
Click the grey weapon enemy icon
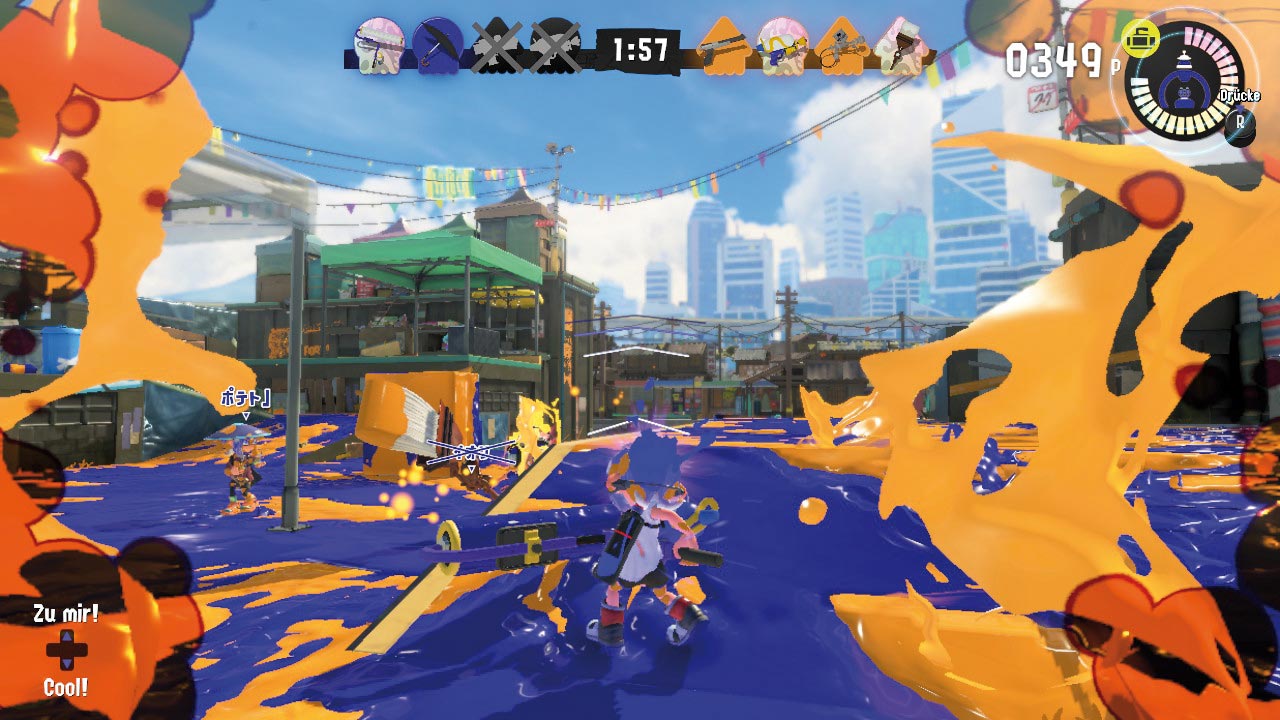[x=841, y=45]
